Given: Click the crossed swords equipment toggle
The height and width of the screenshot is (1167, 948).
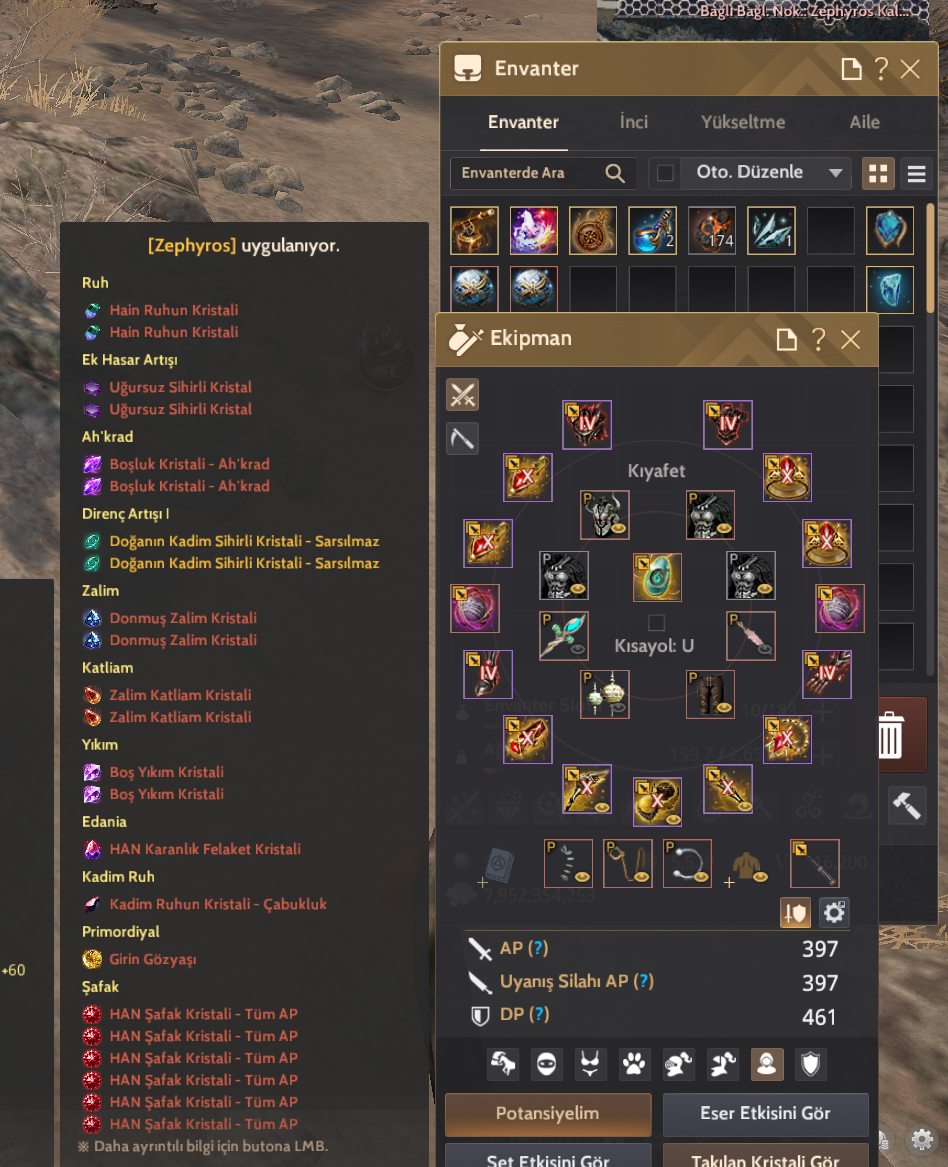Looking at the screenshot, I should click(x=462, y=395).
